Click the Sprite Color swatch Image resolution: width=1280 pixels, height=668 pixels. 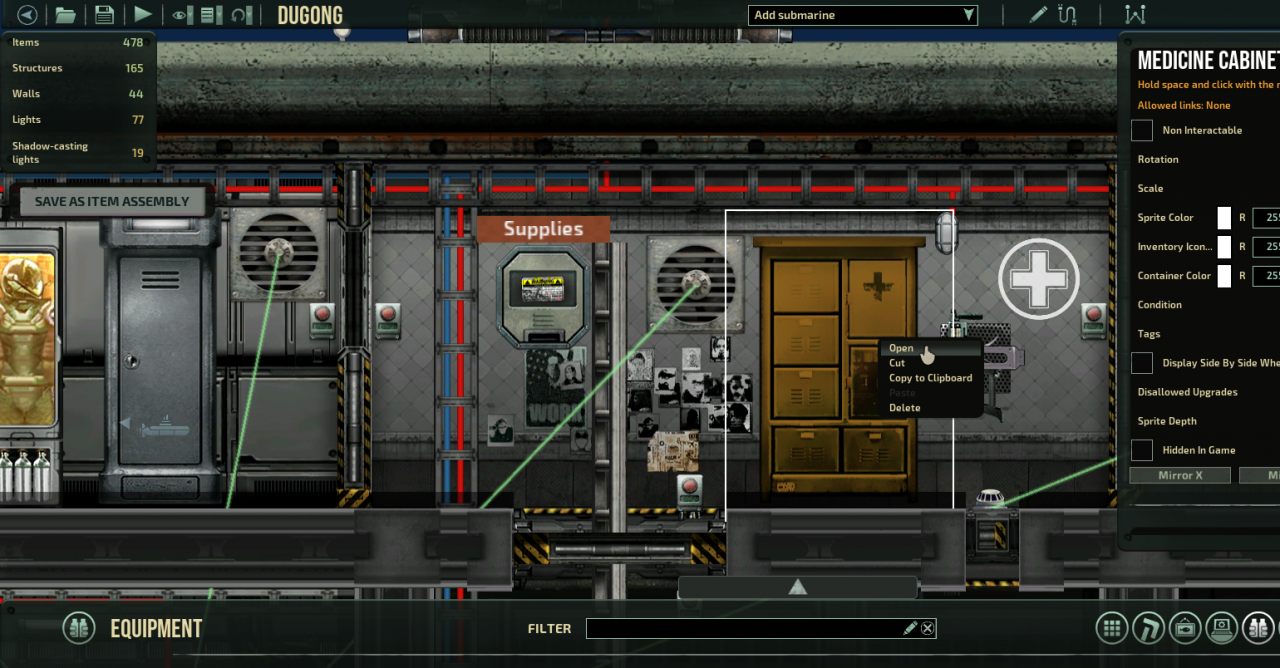1224,218
